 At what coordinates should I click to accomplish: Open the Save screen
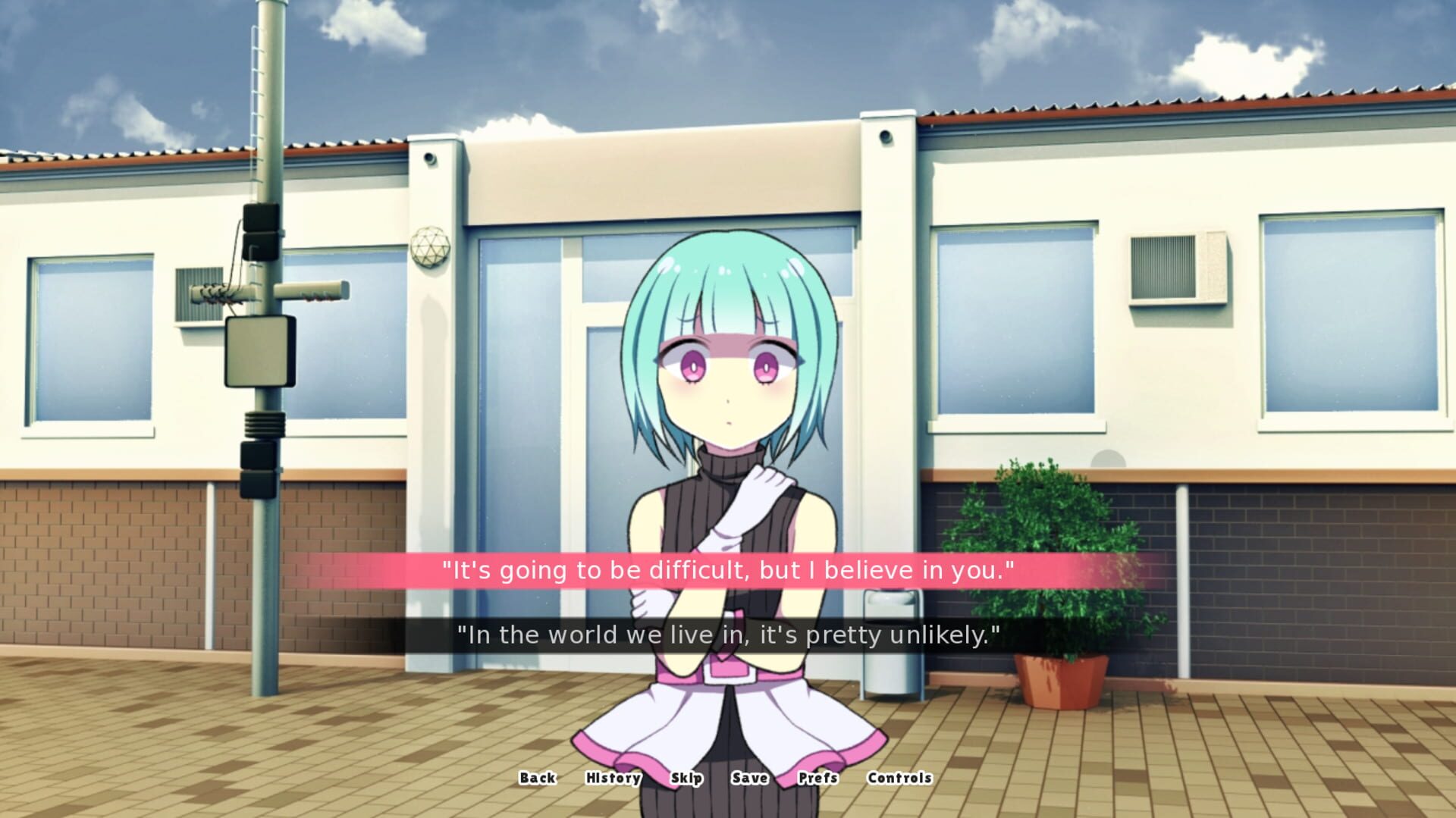(x=750, y=779)
